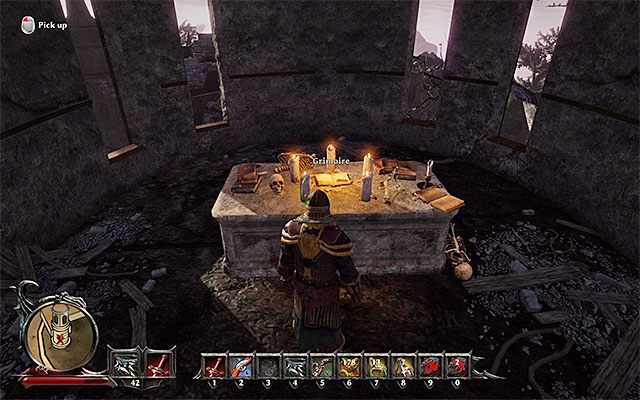This screenshot has height=400, width=640.
Task: Select the equipped red sword slot
Action: point(160,360)
